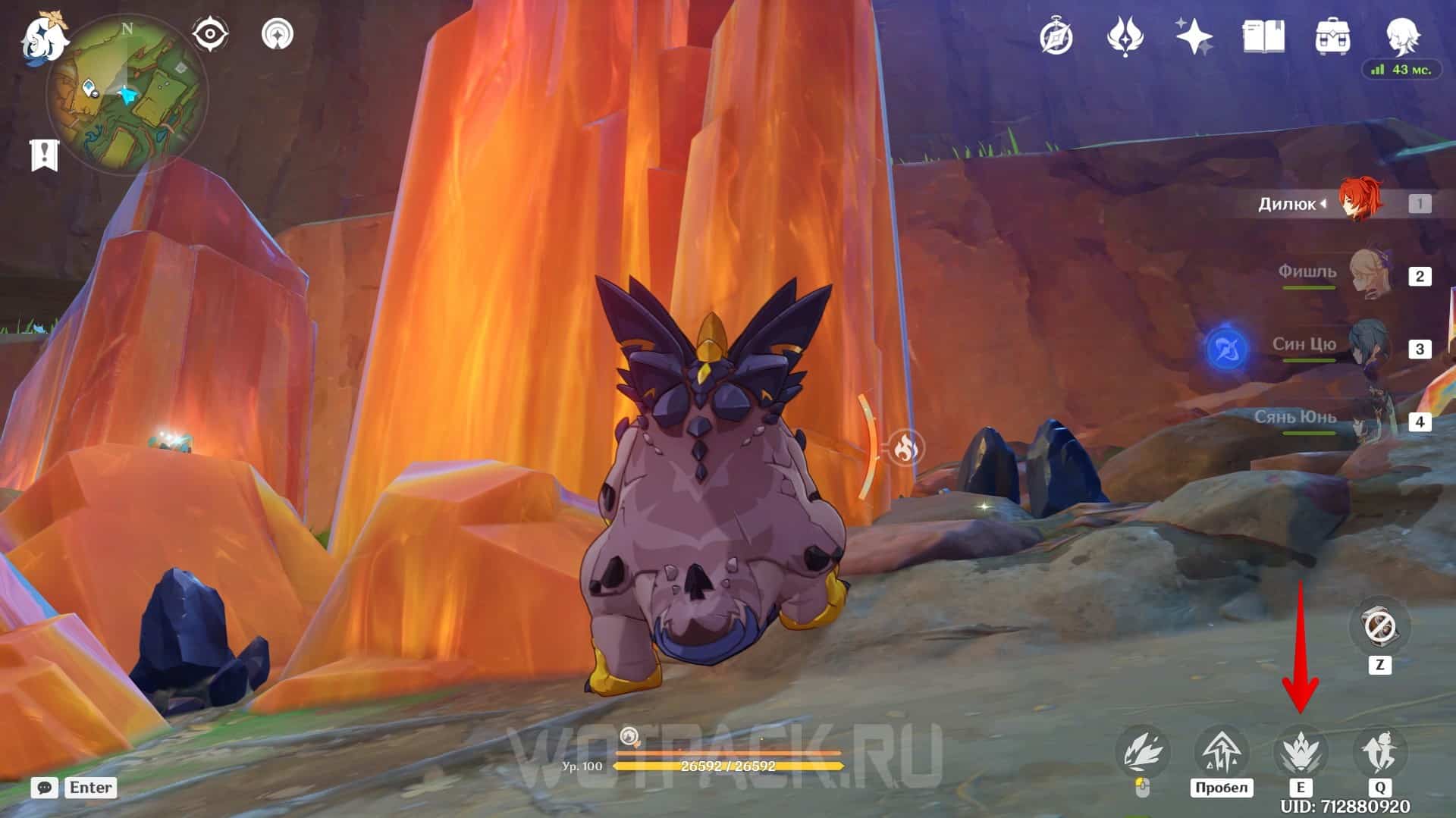Open the events compass icon
Image resolution: width=1456 pixels, height=818 pixels.
(1056, 36)
